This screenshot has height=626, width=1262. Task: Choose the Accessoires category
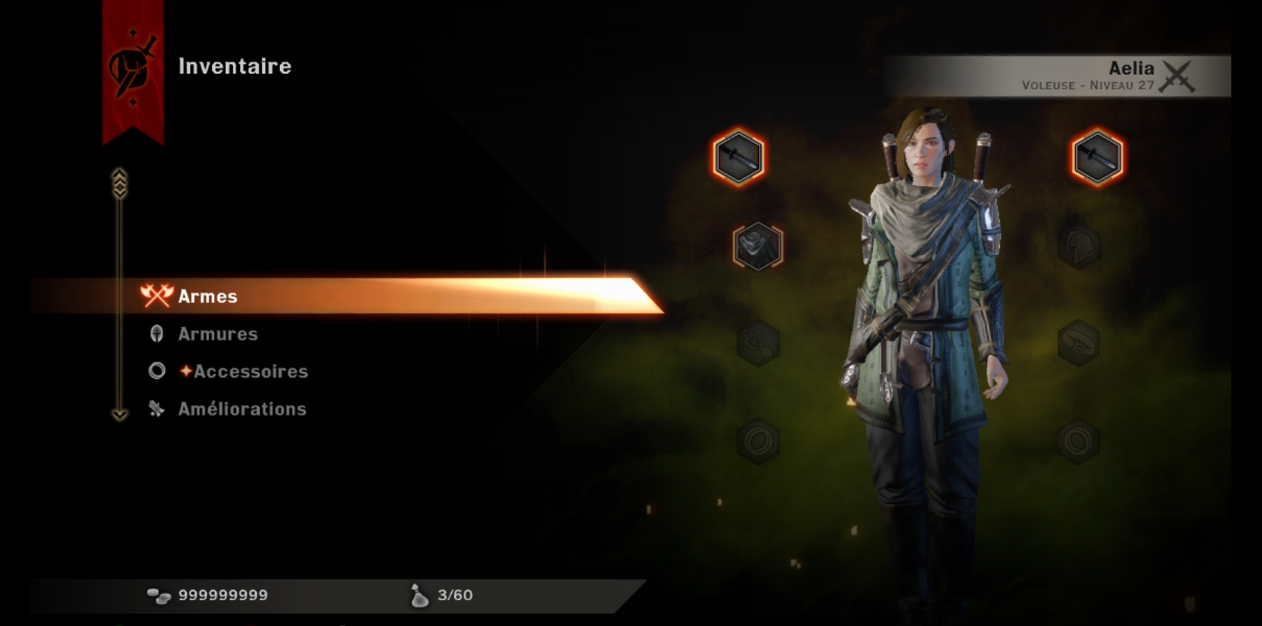pos(250,371)
